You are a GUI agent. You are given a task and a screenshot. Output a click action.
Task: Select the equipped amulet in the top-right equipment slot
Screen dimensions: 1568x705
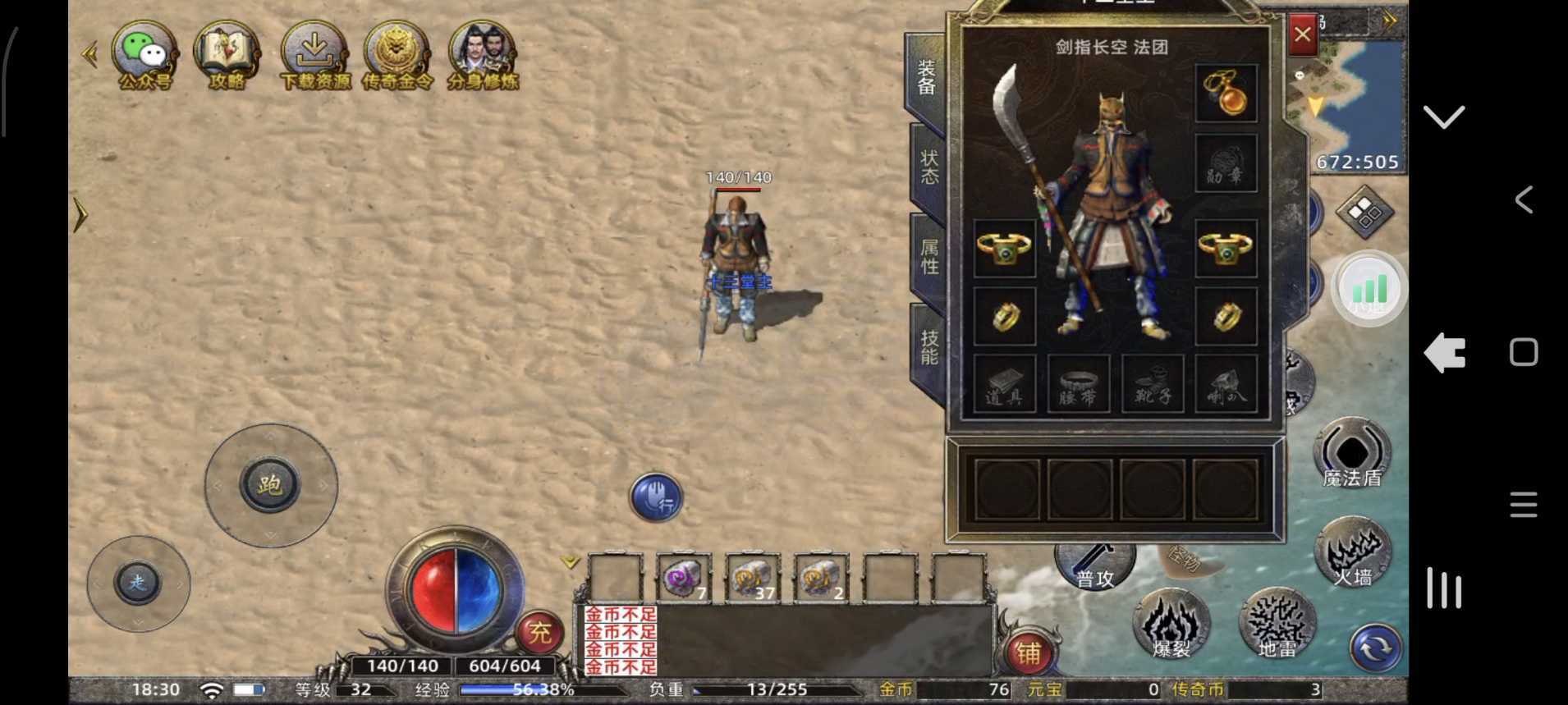(x=1226, y=93)
